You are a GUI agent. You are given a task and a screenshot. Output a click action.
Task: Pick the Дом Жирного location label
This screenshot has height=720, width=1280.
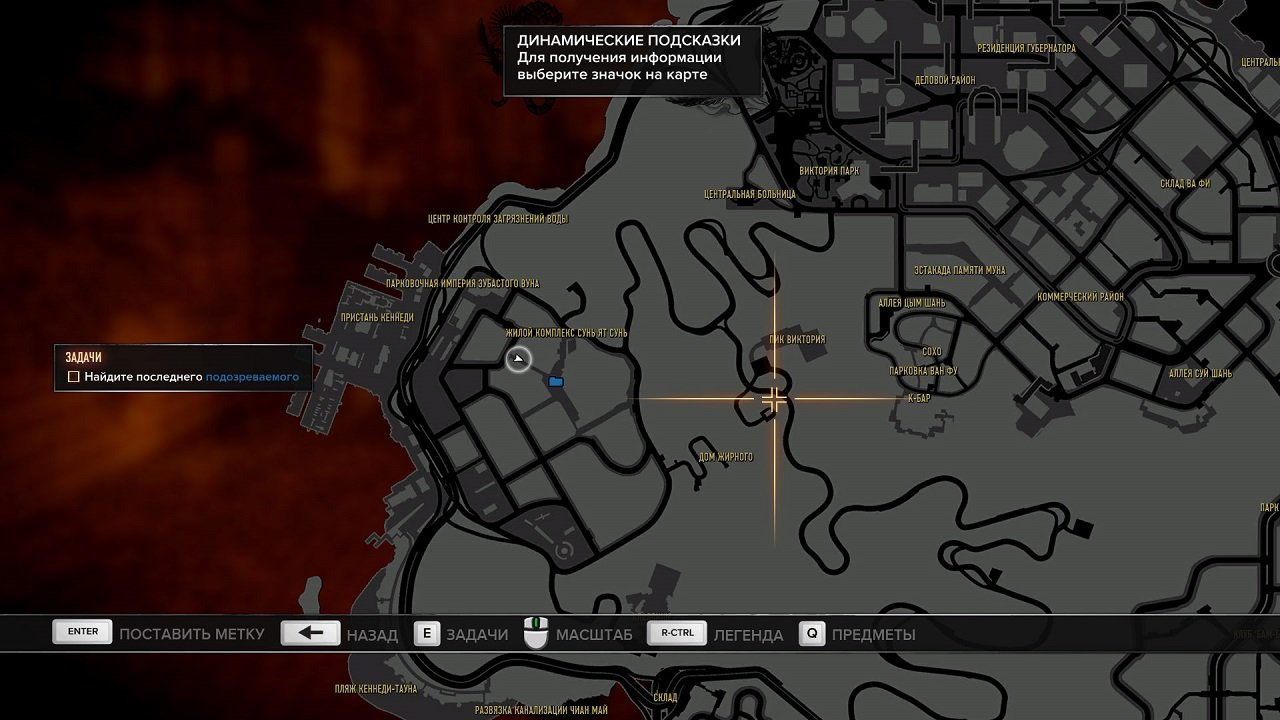726,457
